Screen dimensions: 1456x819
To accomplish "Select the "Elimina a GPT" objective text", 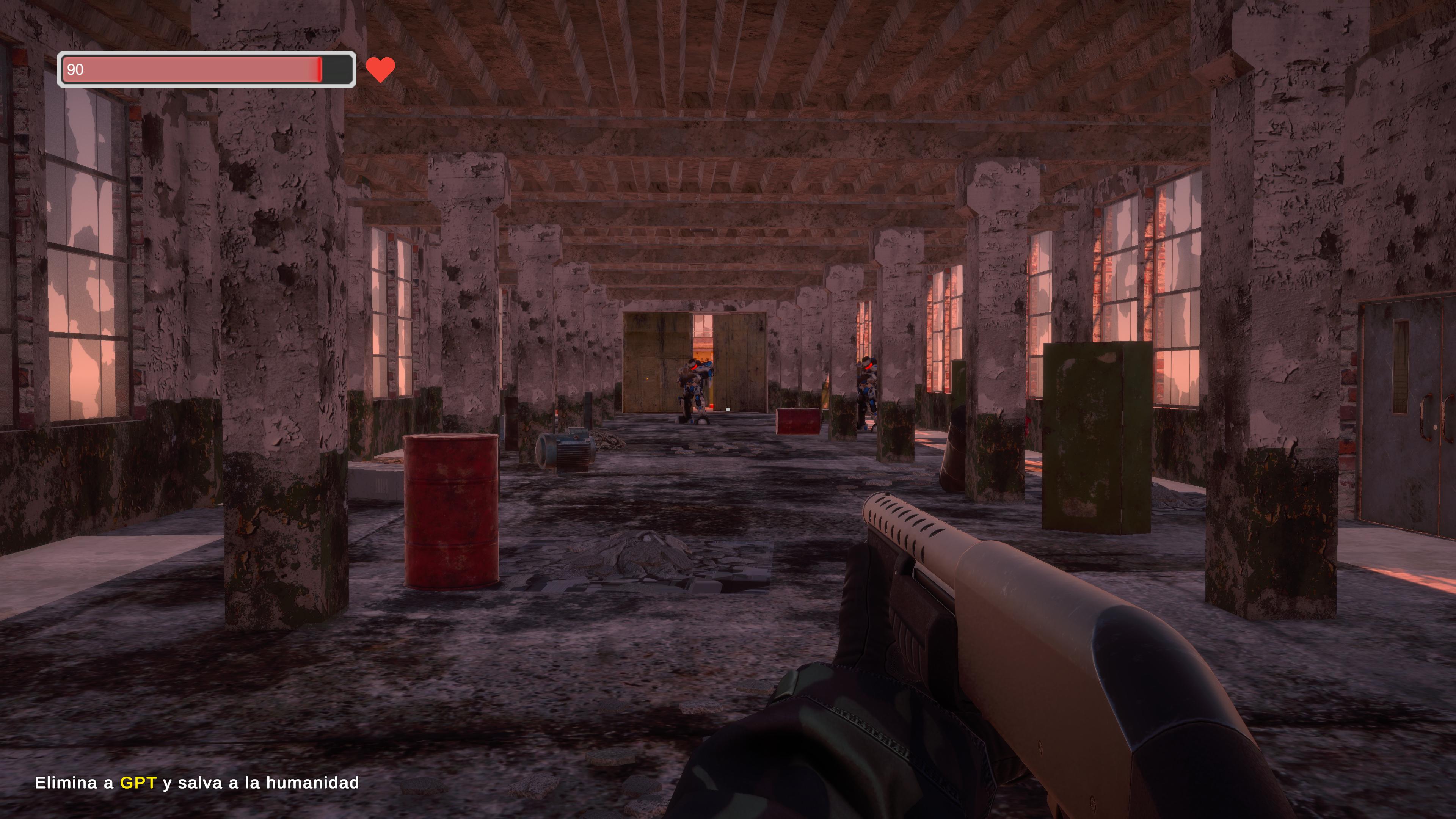I will pos(197,783).
